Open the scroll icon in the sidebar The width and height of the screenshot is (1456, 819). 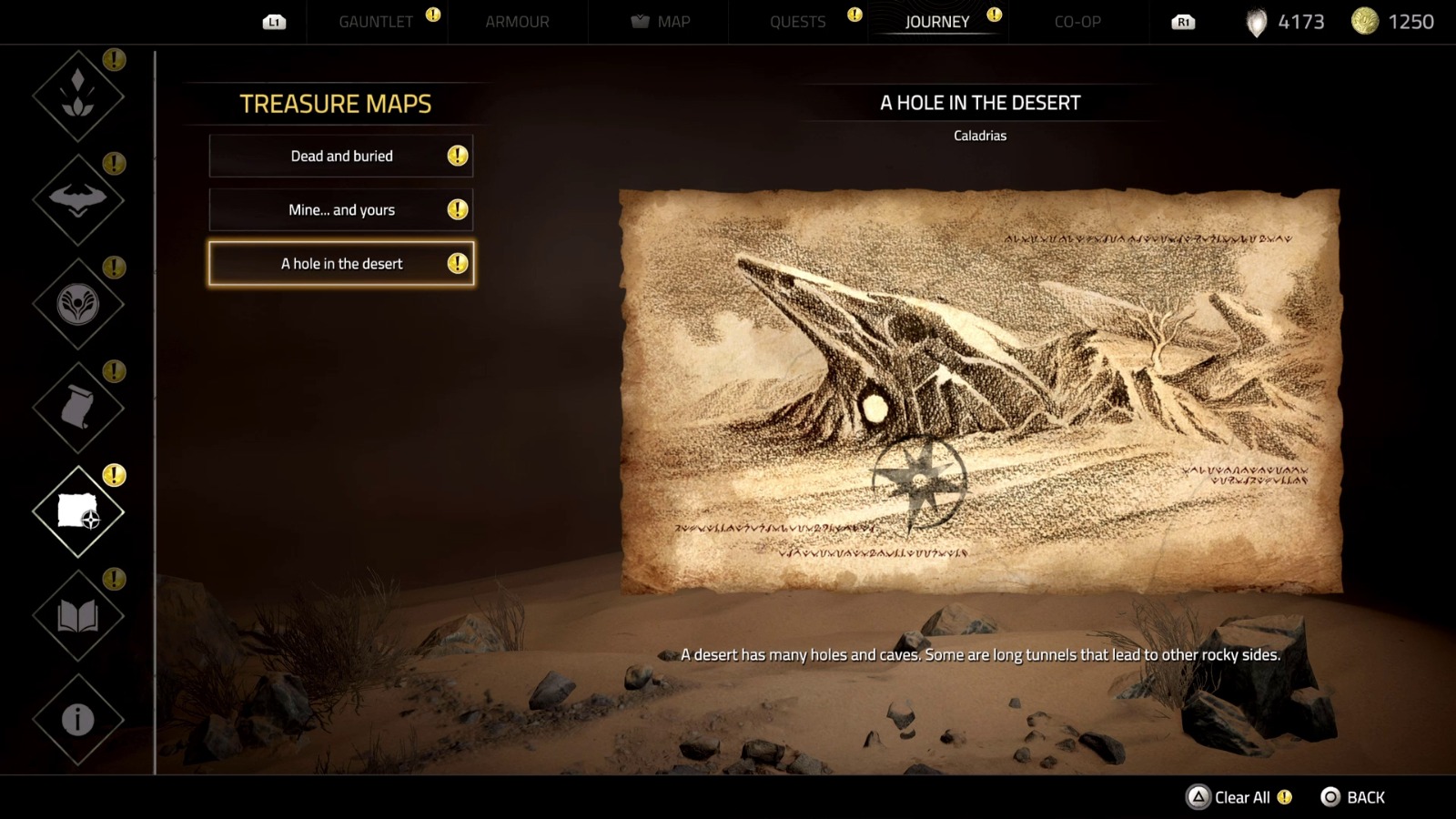pos(77,409)
